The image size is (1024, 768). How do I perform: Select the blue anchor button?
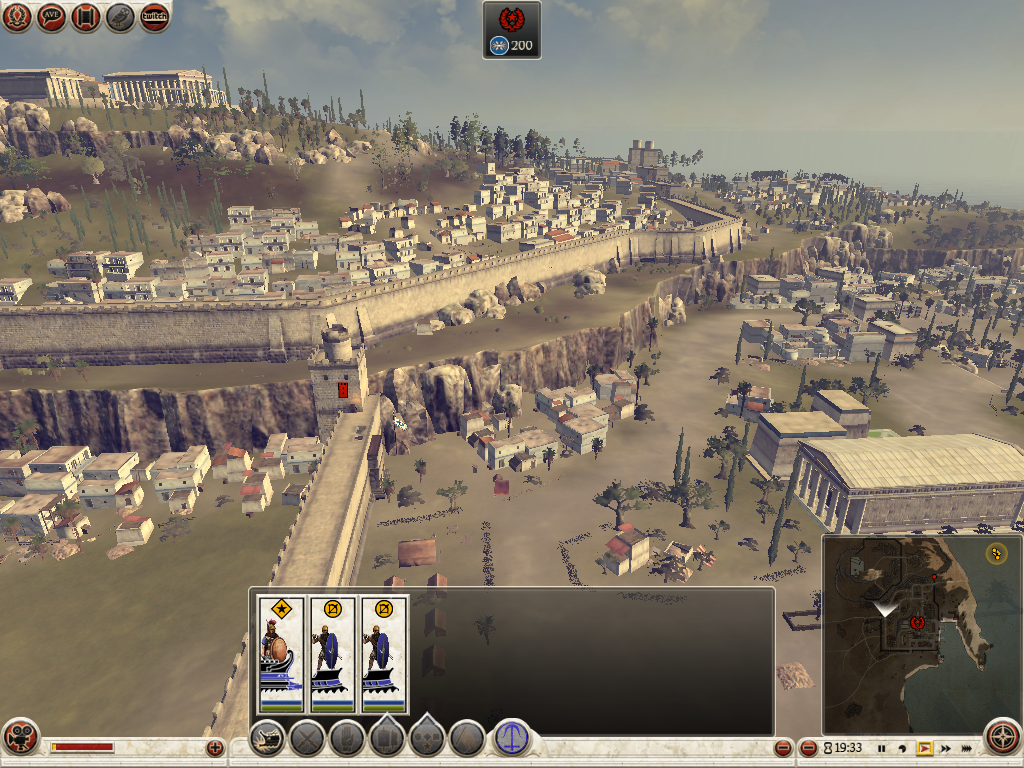pyautogui.click(x=511, y=738)
